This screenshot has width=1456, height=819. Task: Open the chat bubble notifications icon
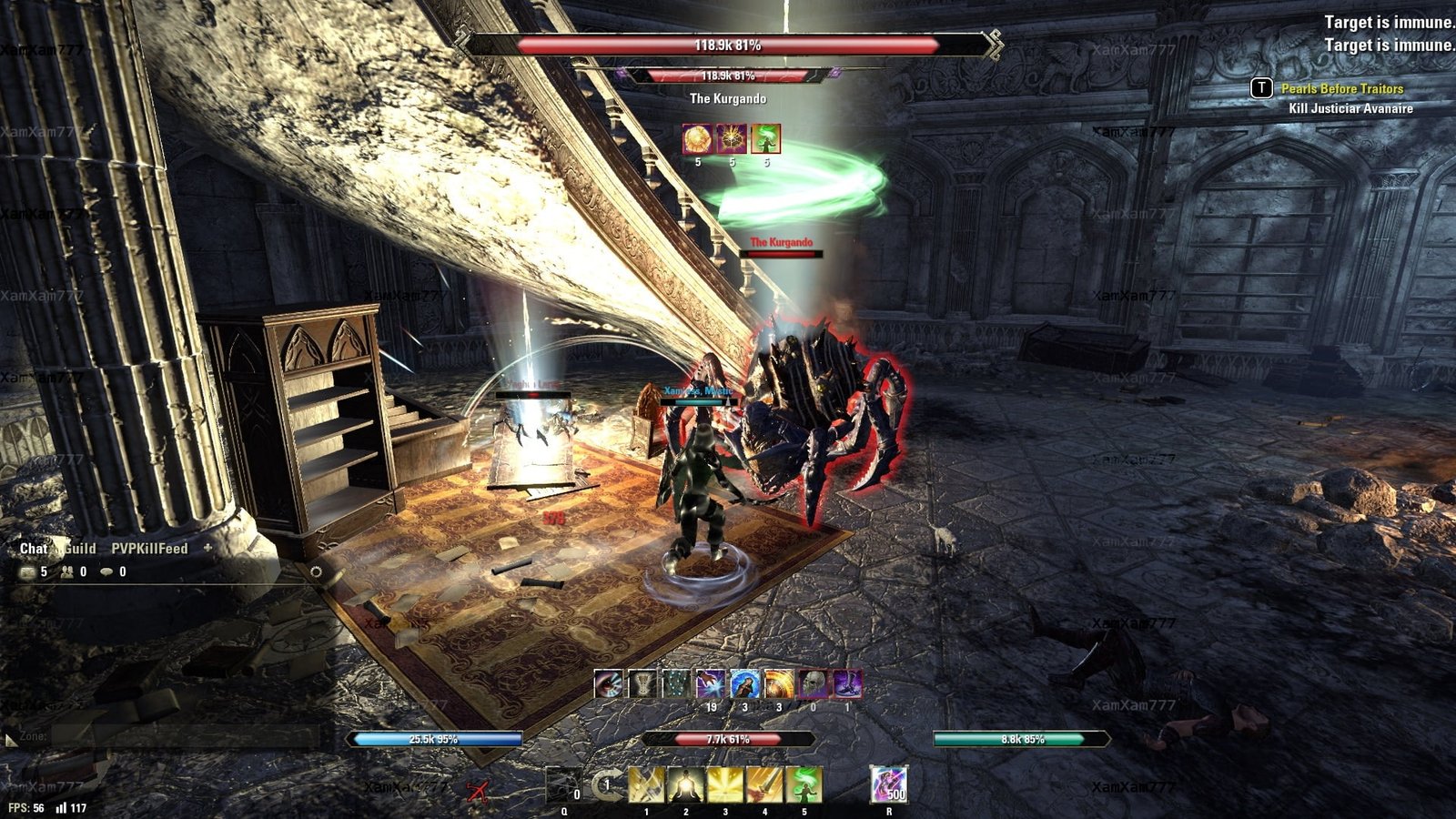click(x=107, y=571)
